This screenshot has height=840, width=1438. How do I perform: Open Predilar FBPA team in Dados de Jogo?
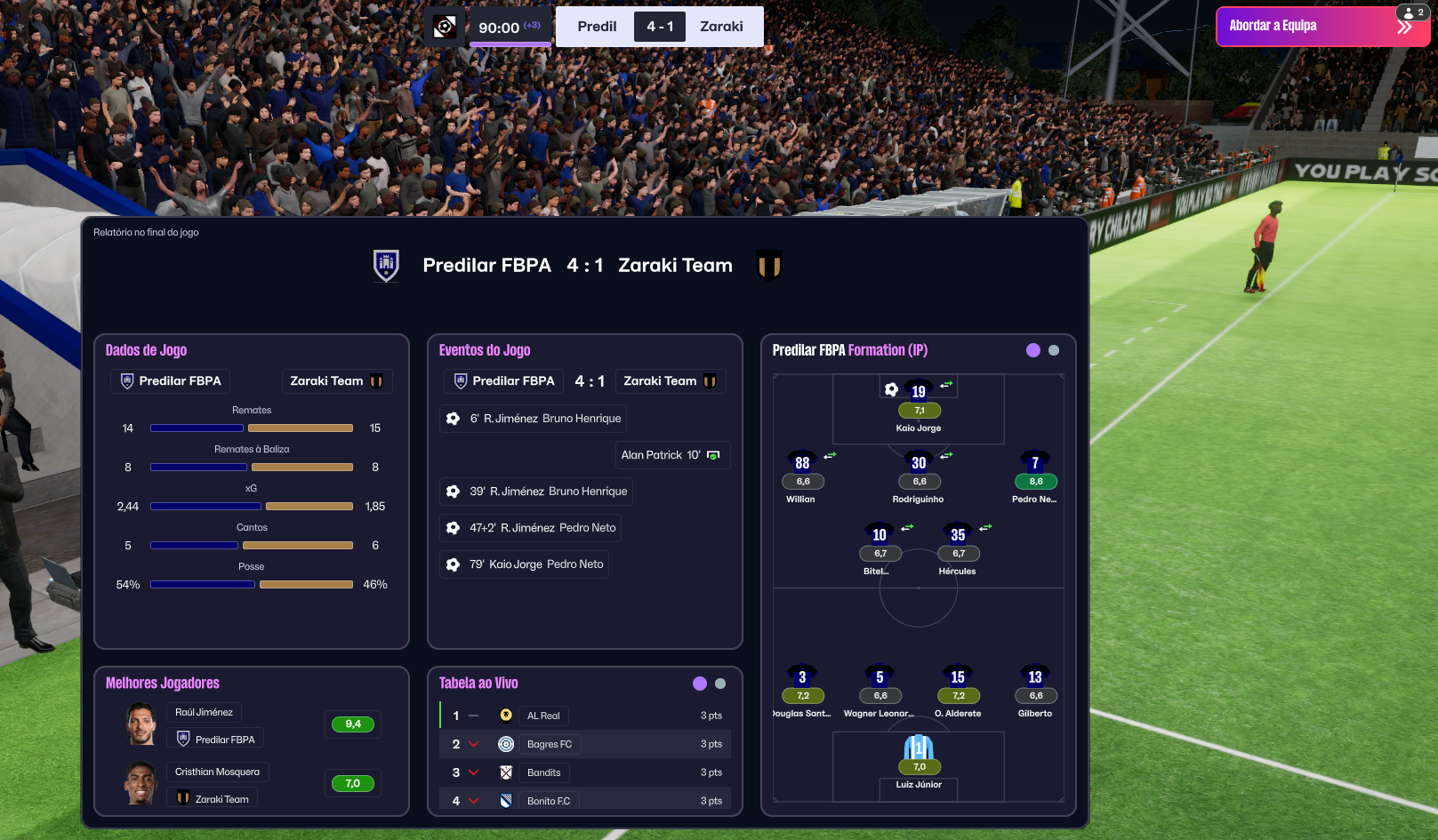[171, 381]
